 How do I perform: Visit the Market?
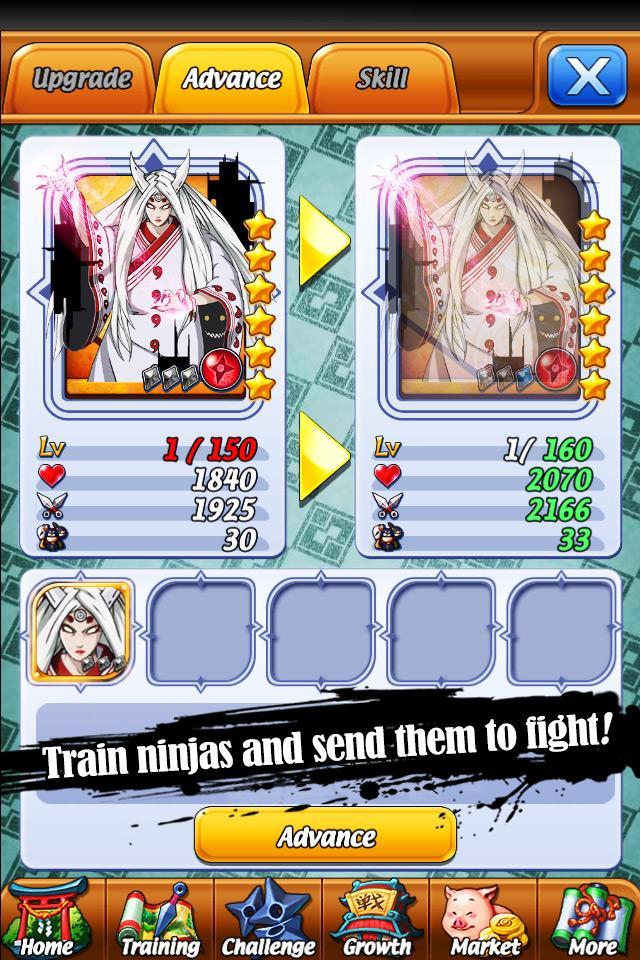click(x=485, y=920)
